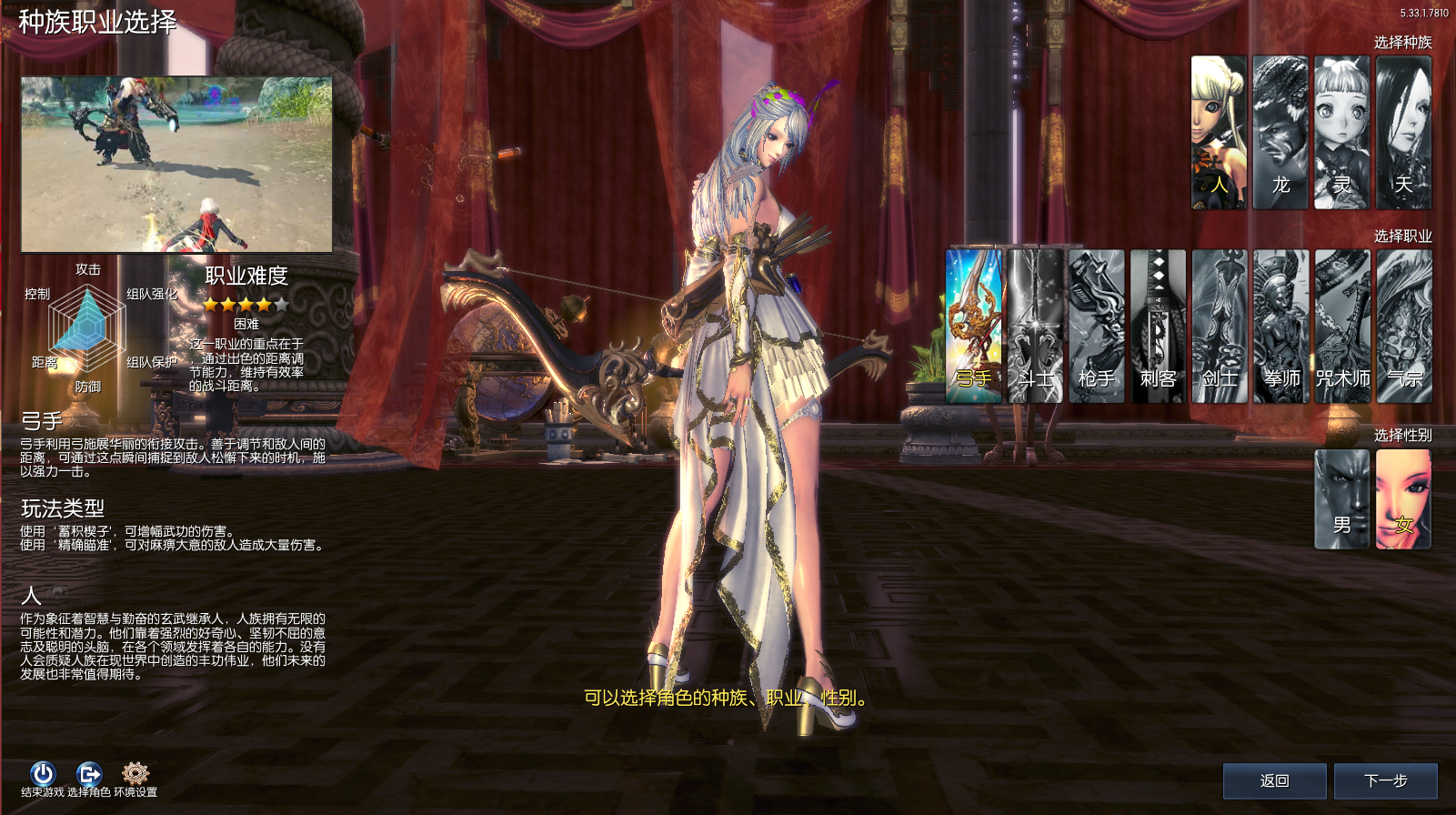Pick the 枪手 gunslinger class
Image resolution: width=1456 pixels, height=815 pixels.
pos(1097,326)
